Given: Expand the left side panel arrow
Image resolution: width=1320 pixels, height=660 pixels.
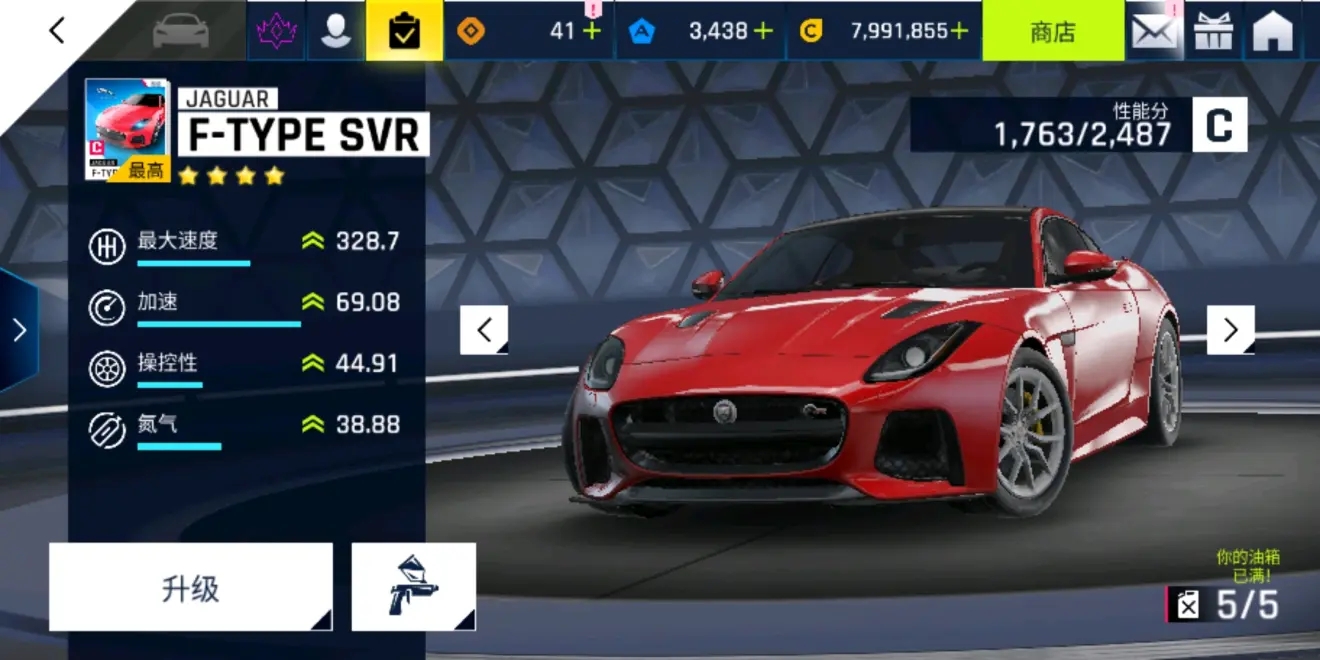Looking at the screenshot, I should tap(18, 330).
